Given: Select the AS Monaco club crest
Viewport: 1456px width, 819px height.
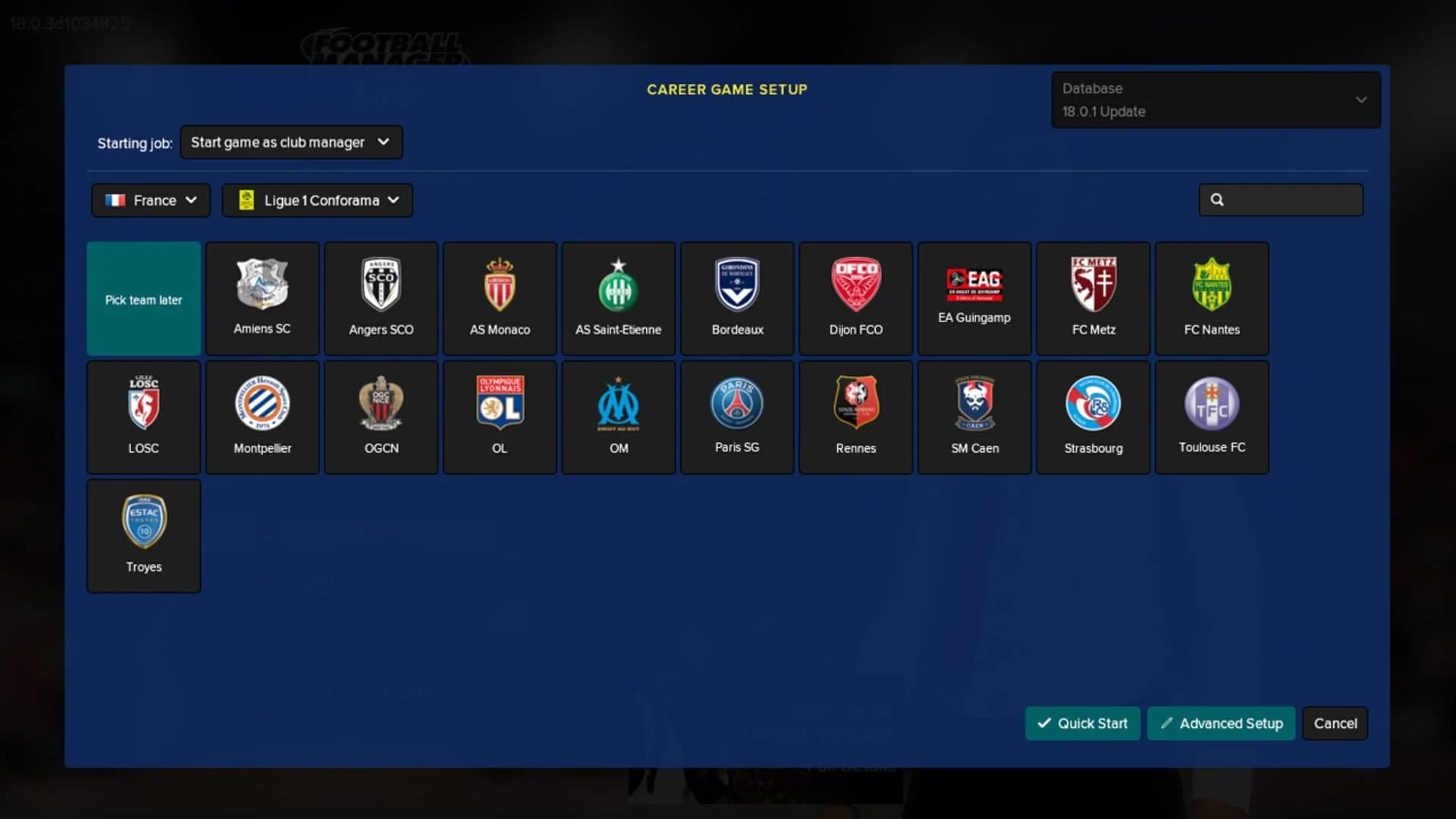Looking at the screenshot, I should [499, 297].
